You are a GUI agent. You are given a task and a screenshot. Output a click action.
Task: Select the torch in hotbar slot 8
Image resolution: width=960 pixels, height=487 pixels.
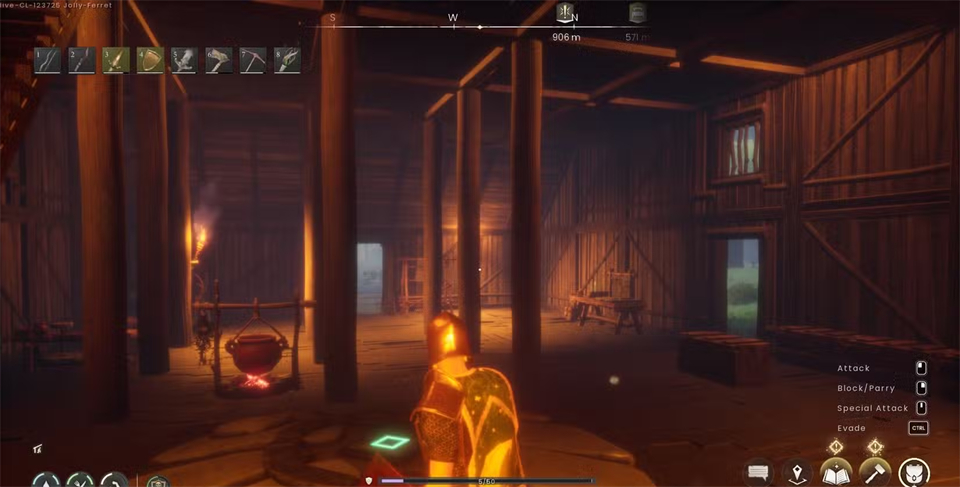[x=287, y=60]
